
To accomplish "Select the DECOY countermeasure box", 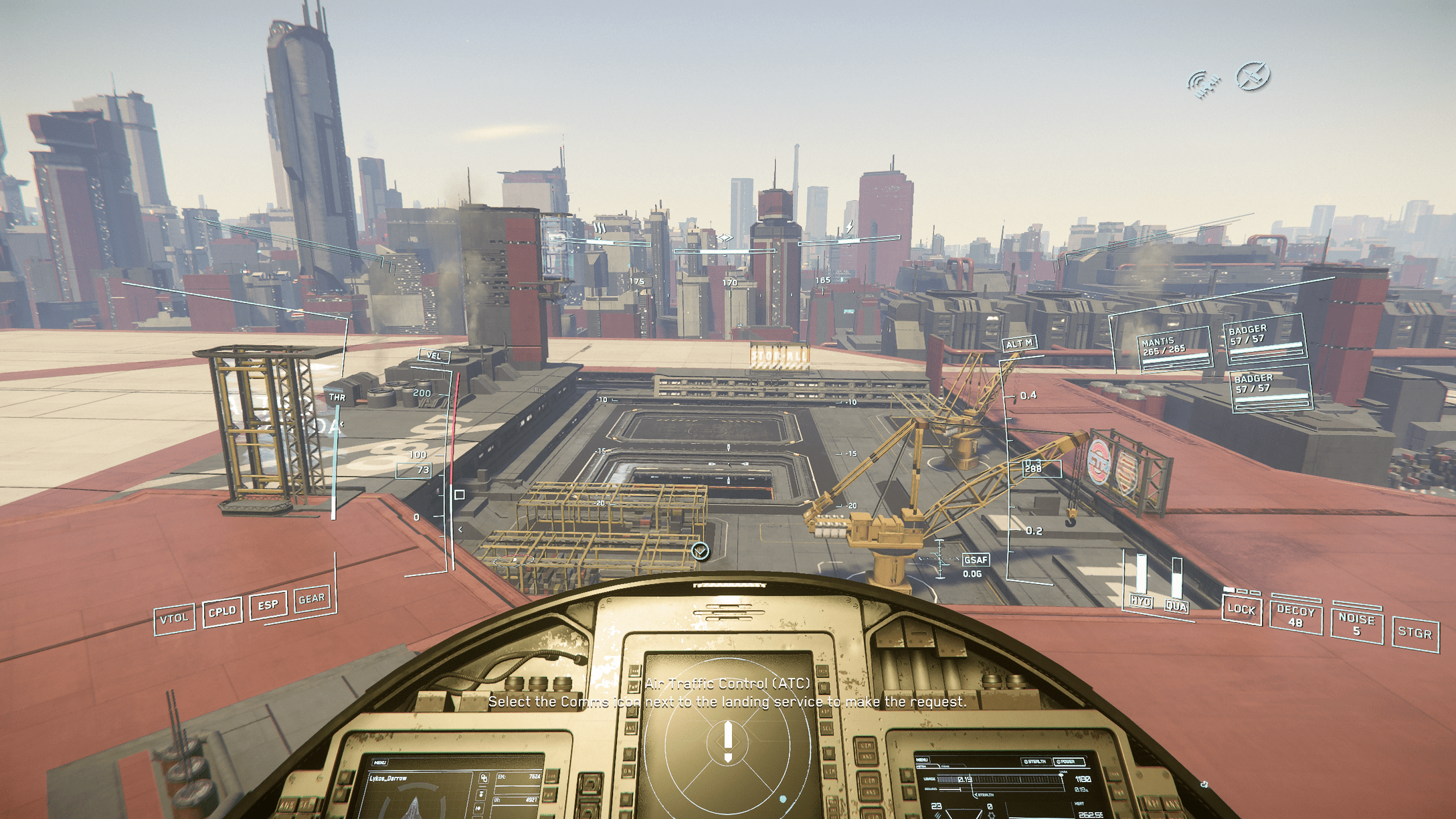I will [x=1295, y=616].
